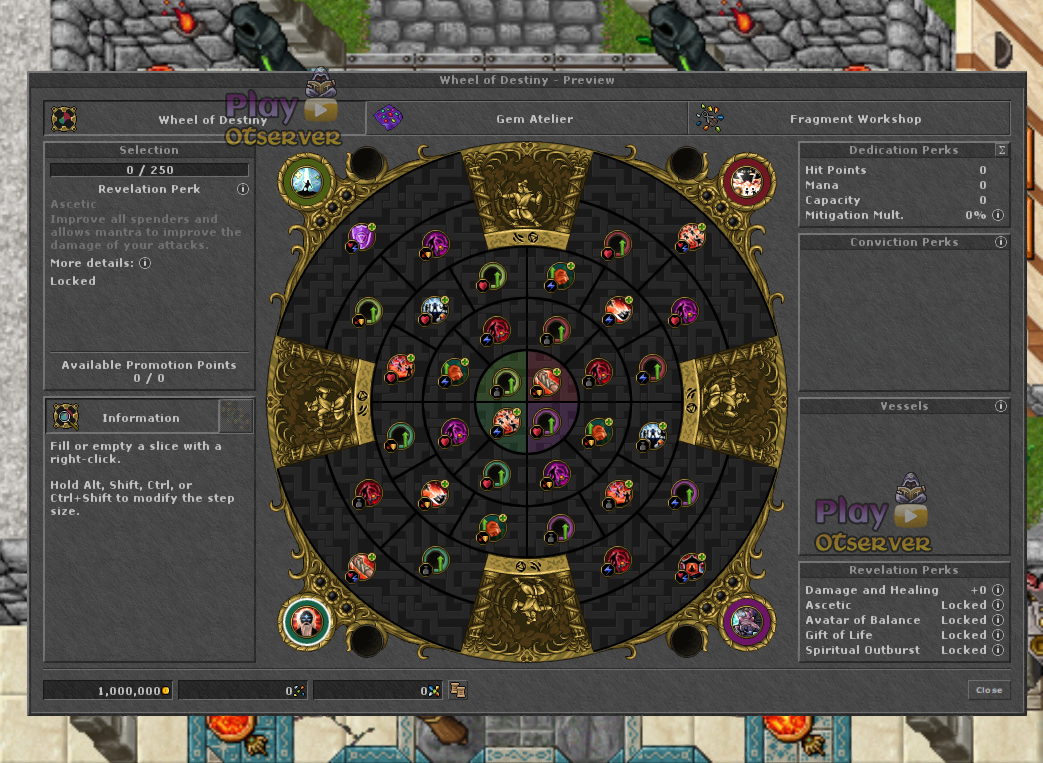1043x763 pixels.
Task: Pick the purple-ringed revelation perk medallion
Action: click(x=748, y=622)
